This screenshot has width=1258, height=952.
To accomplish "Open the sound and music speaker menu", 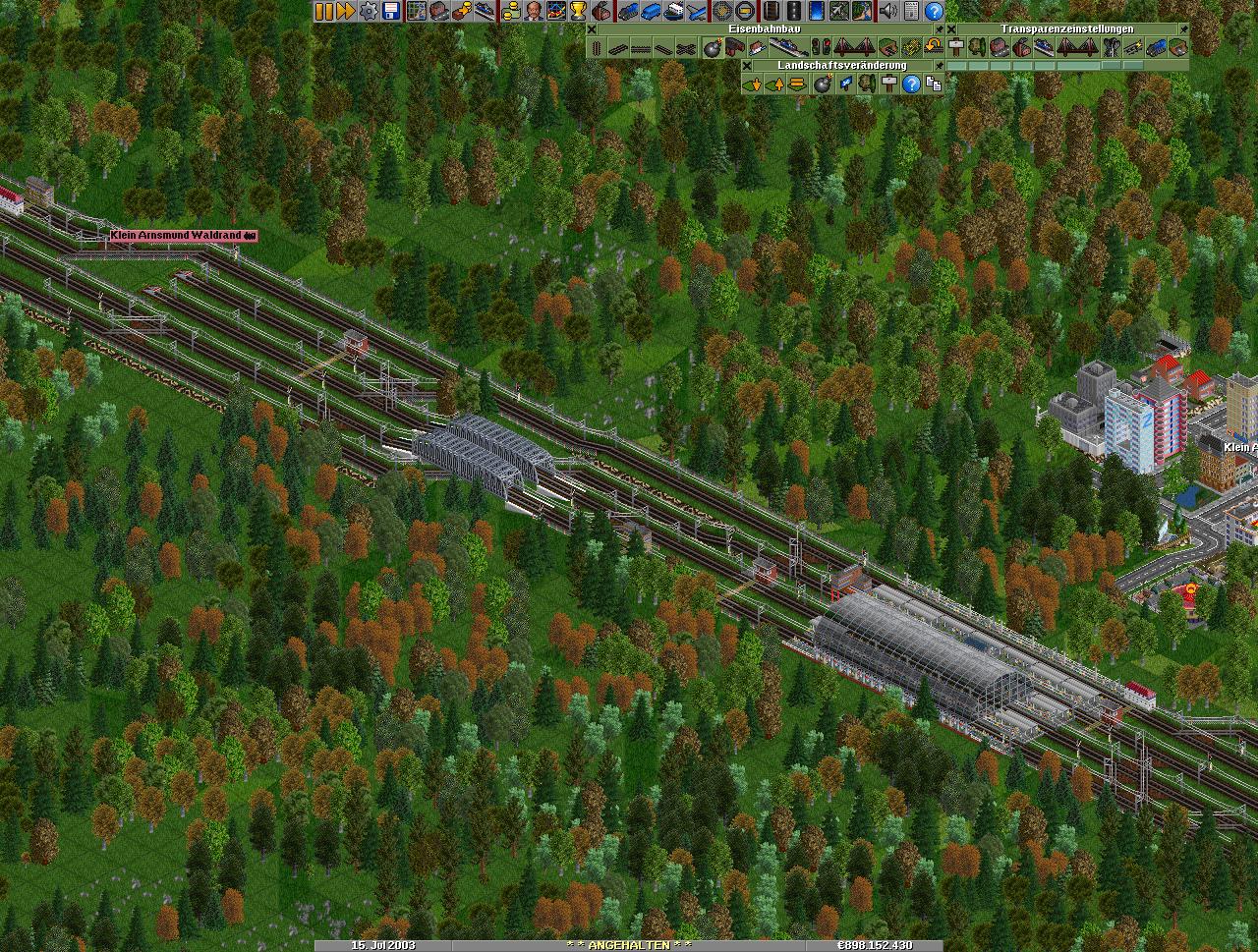I will pyautogui.click(x=887, y=11).
